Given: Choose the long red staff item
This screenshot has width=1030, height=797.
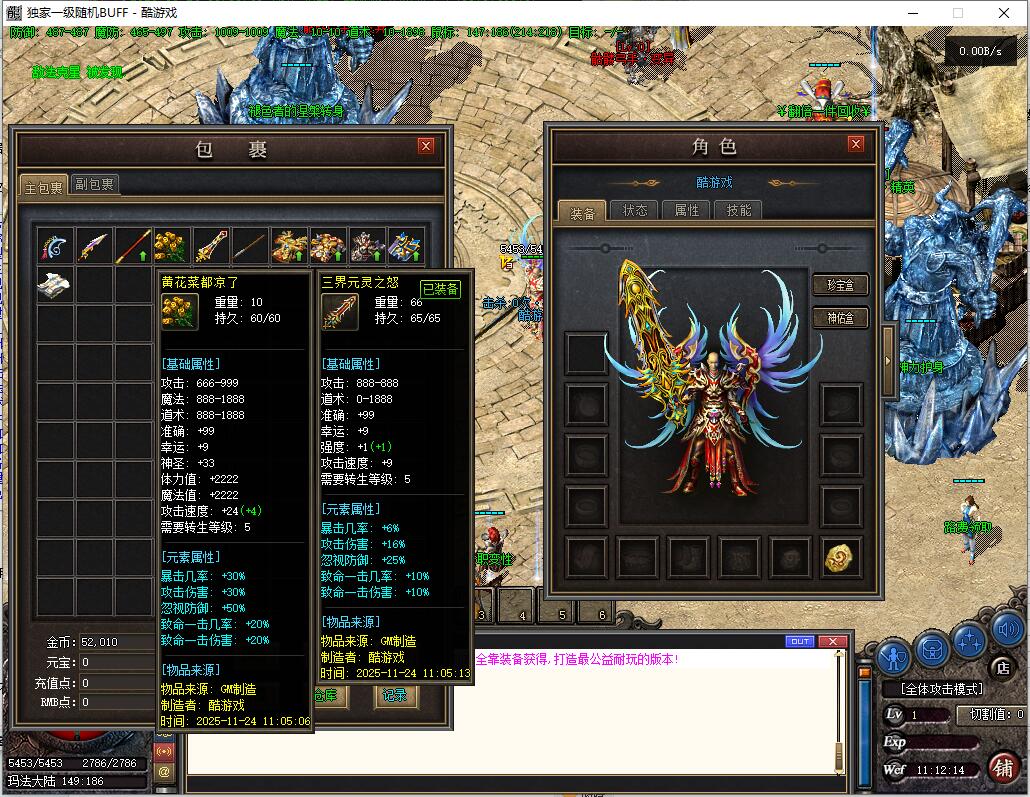Looking at the screenshot, I should [x=133, y=246].
